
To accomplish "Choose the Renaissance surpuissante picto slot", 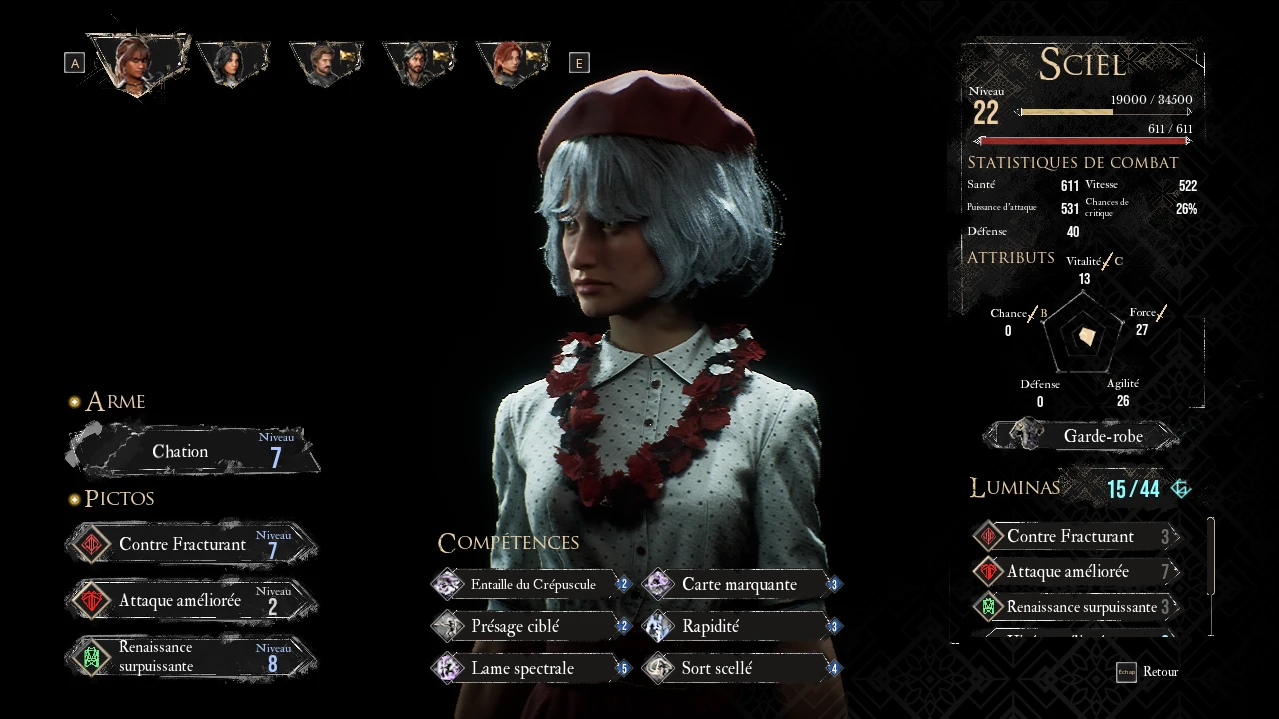I will [192, 657].
